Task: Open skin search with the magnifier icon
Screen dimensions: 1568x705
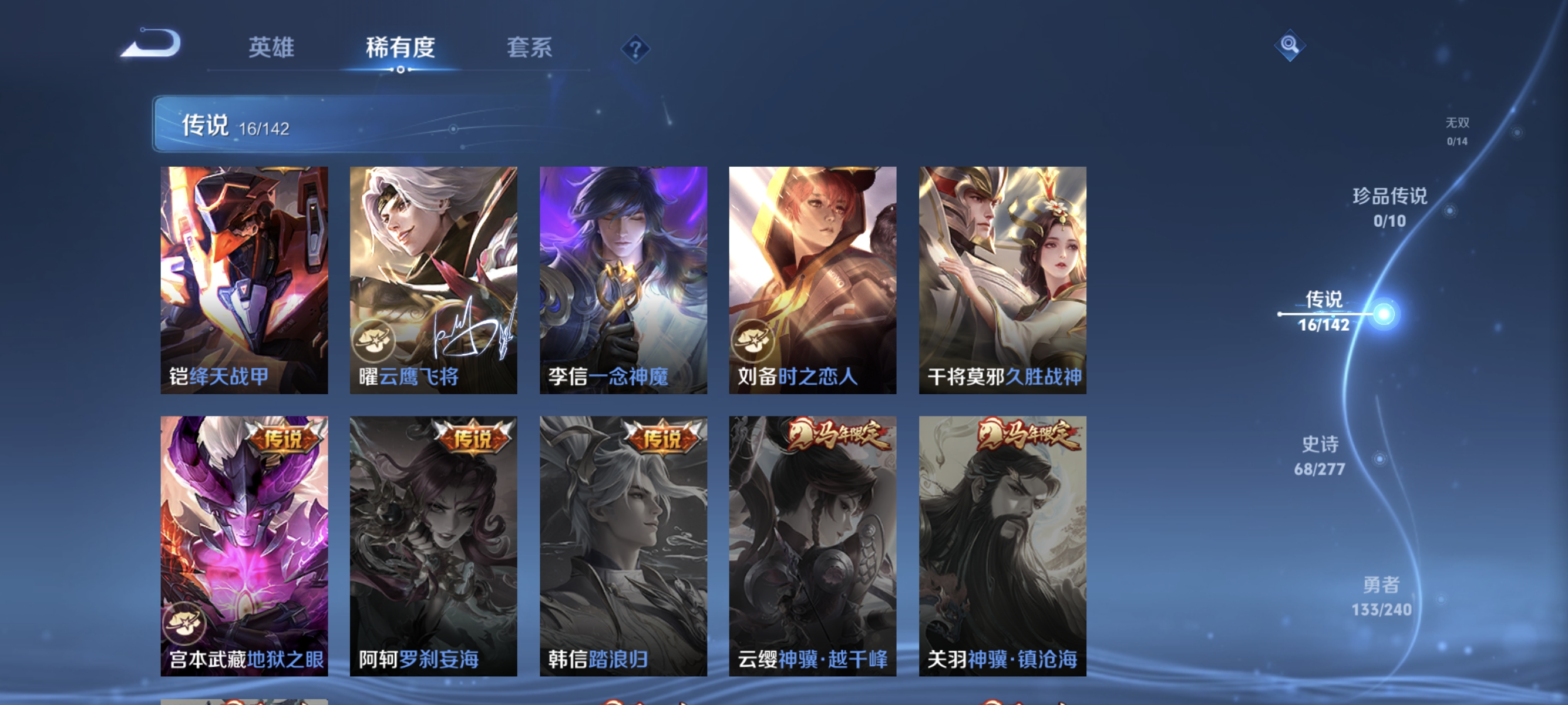Action: coord(1290,46)
